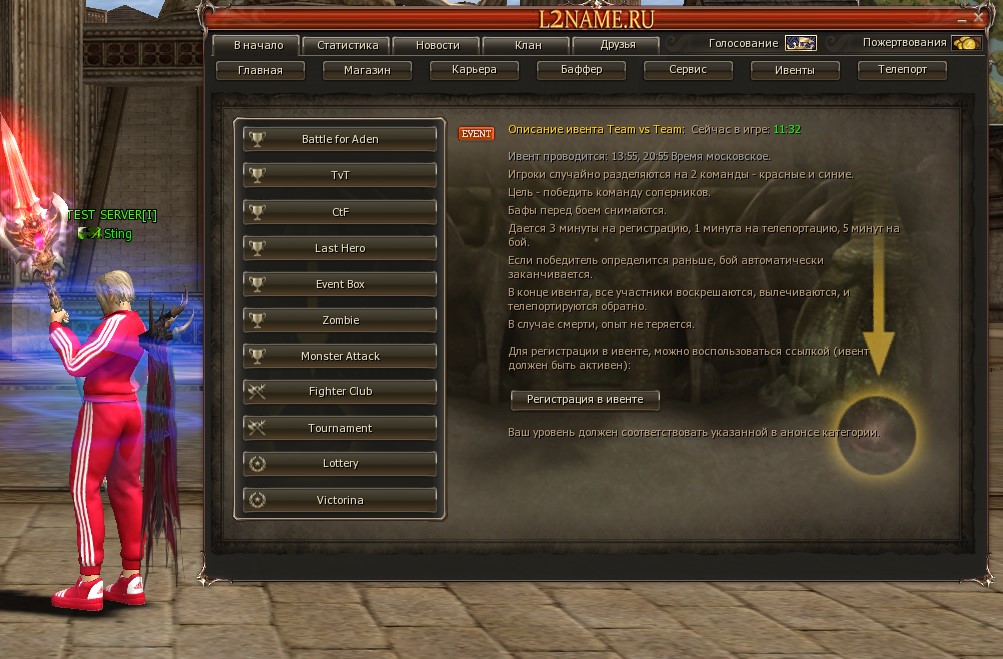Image resolution: width=1003 pixels, height=659 pixels.
Task: Select the Battle for Aden event
Action: [340, 139]
